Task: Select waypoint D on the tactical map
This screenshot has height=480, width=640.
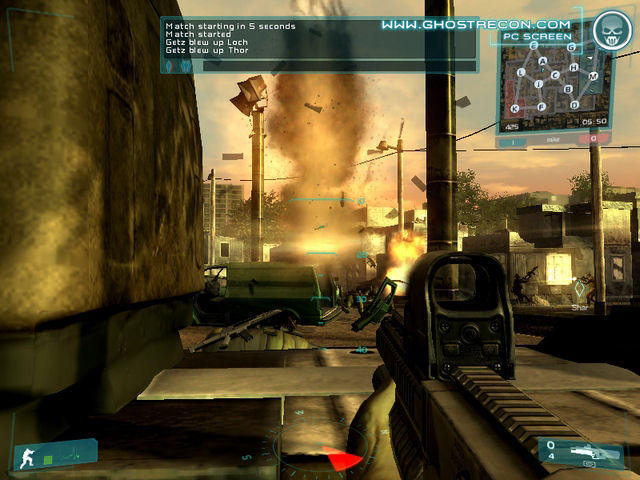Action: [x=574, y=104]
